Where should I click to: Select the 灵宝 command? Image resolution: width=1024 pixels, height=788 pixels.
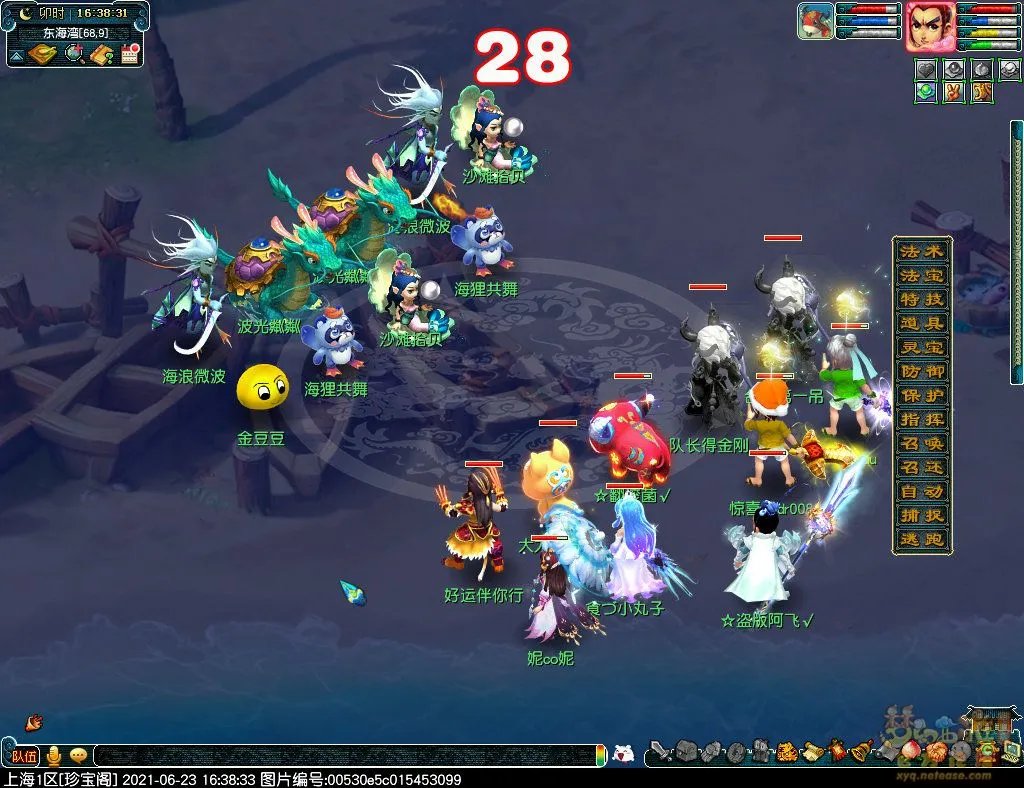coord(921,347)
